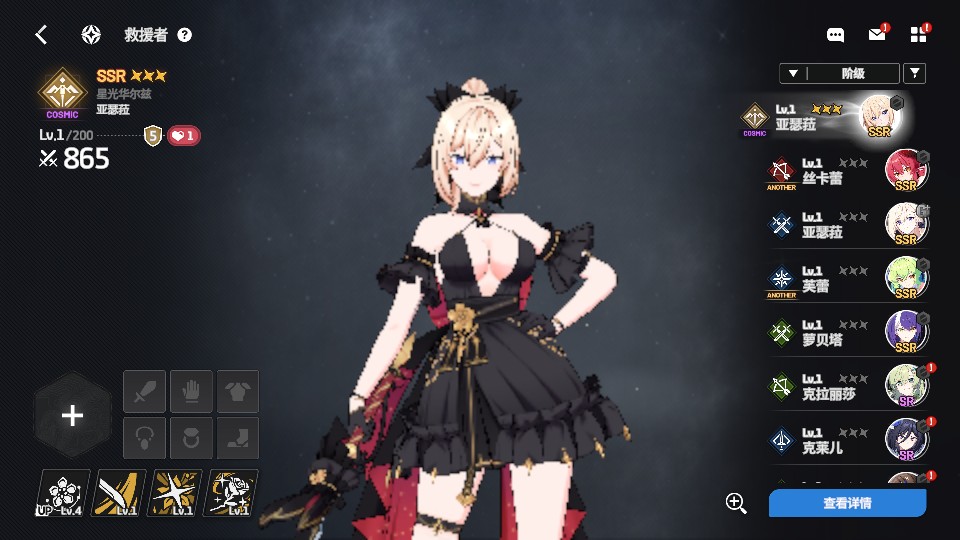Open the funnel filter button
This screenshot has height=540, width=960.
(x=914, y=73)
